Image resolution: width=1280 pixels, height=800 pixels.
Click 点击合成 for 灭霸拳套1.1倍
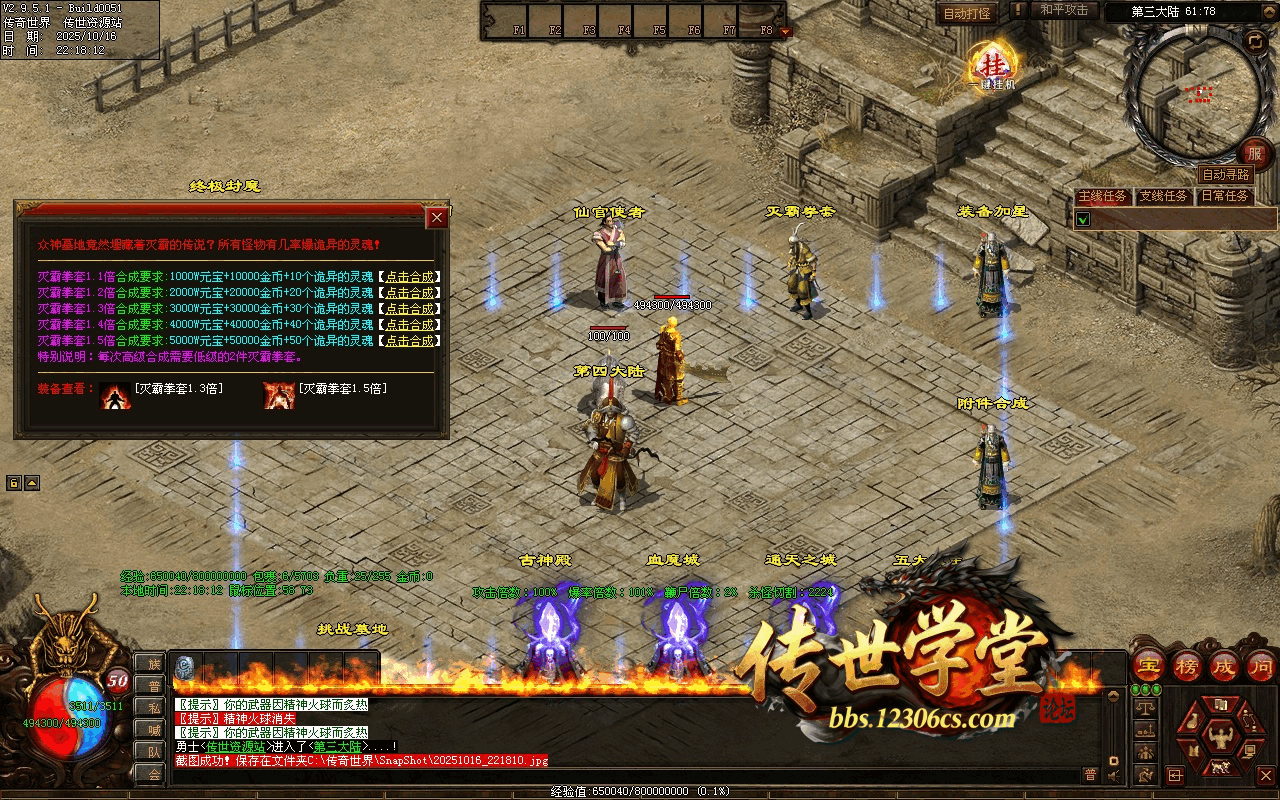coord(409,277)
